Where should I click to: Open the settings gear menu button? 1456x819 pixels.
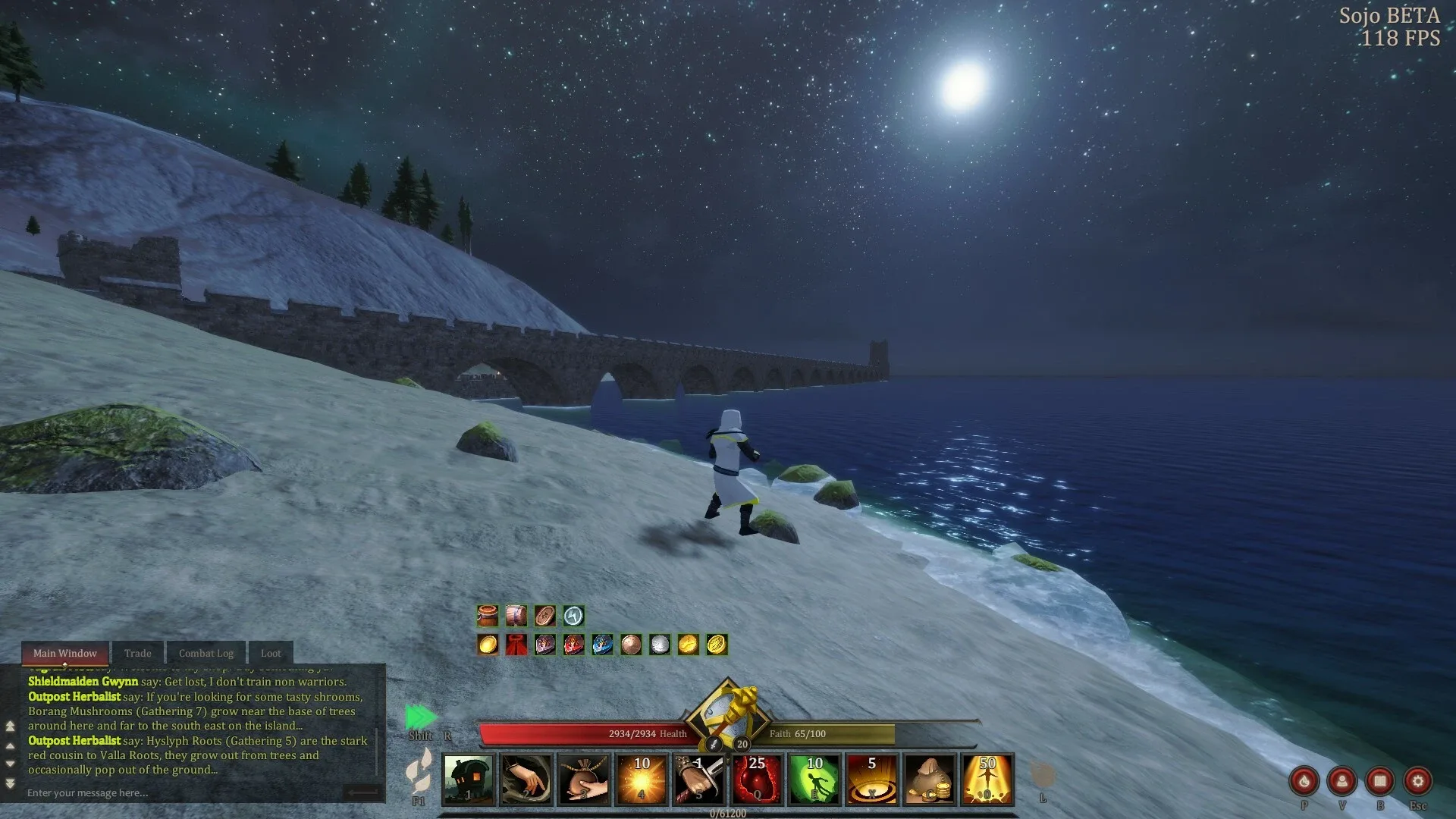point(1417,780)
